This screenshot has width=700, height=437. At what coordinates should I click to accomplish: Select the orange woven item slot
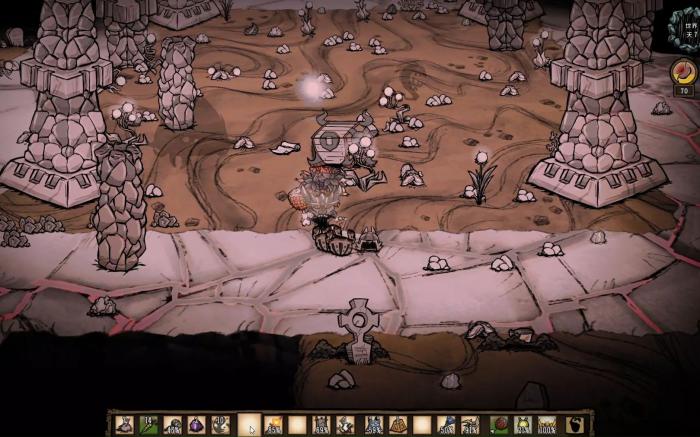396,424
